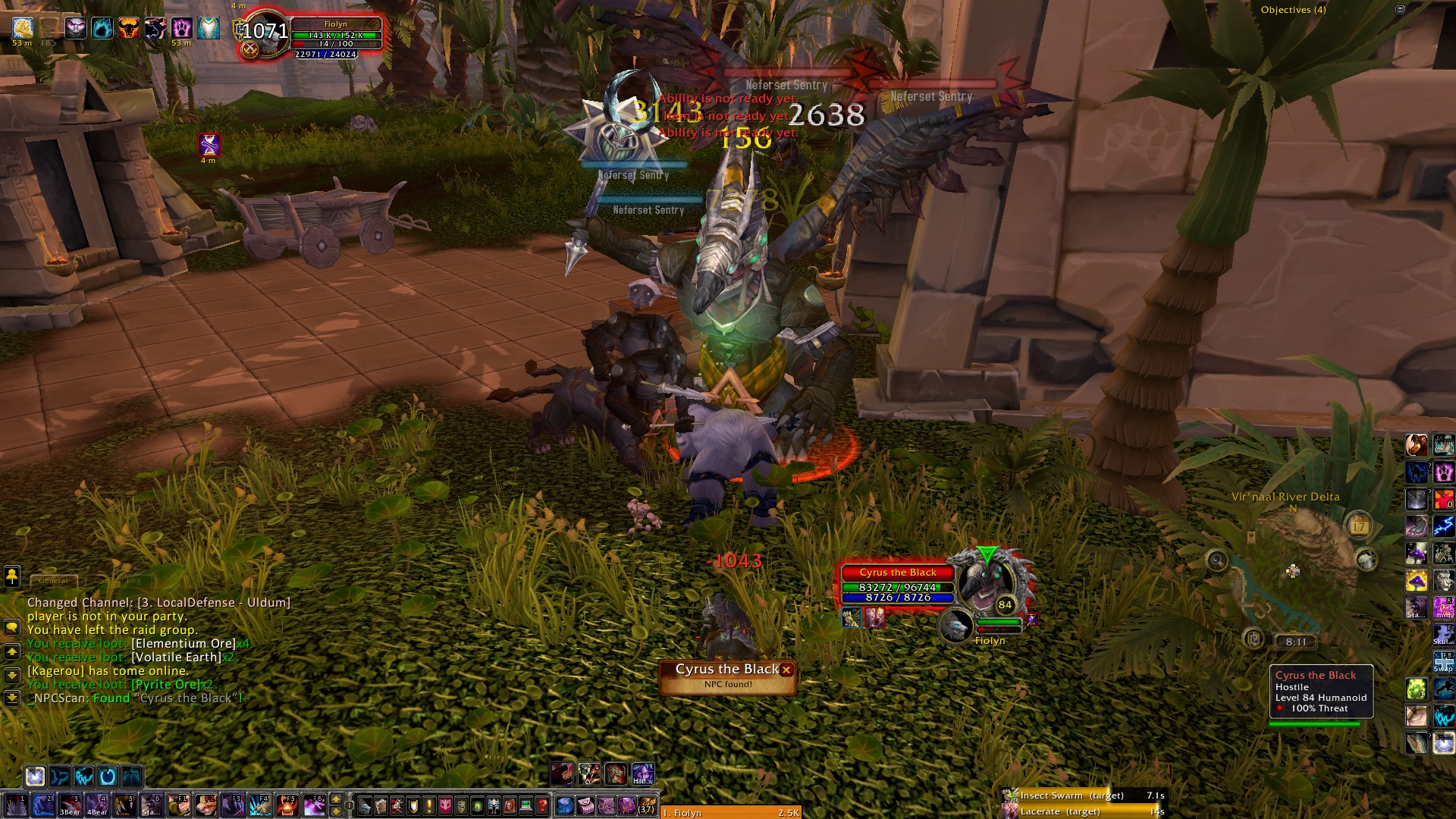Click the yellow exclamation quest log button
This screenshot has width=1456, height=819.
429,805
